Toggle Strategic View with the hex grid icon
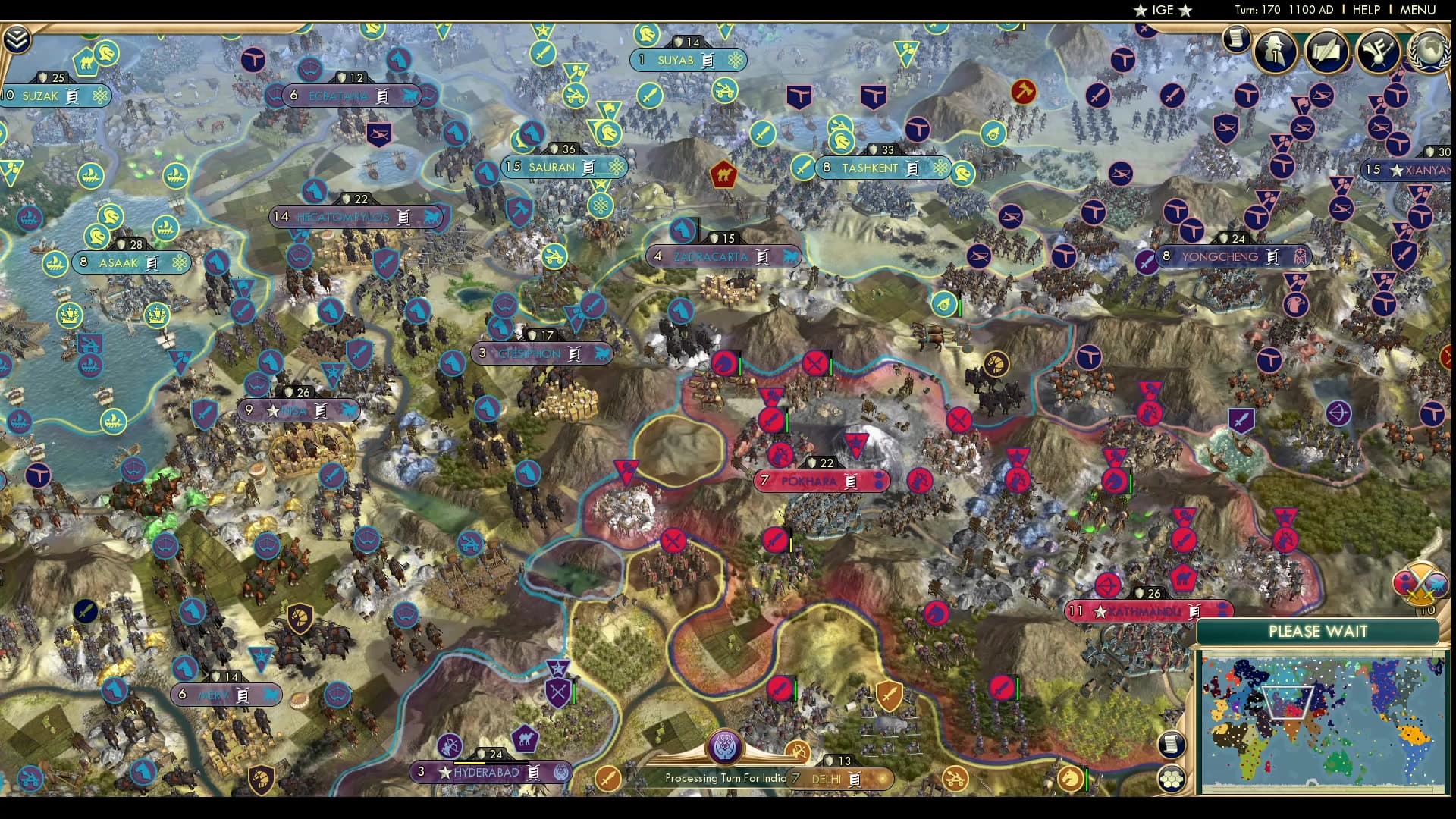 coord(1172,780)
